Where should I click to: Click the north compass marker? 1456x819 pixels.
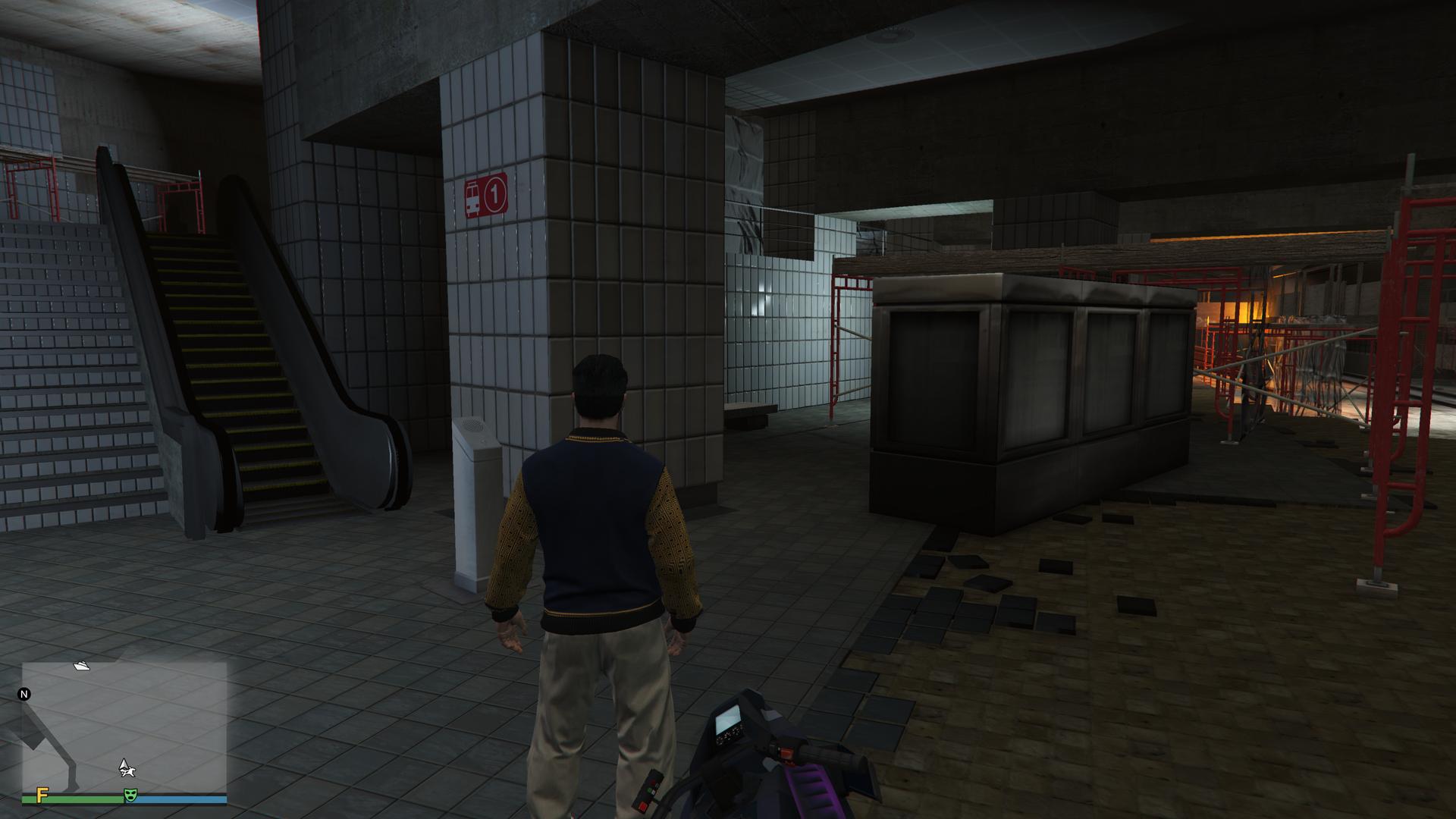click(x=24, y=694)
